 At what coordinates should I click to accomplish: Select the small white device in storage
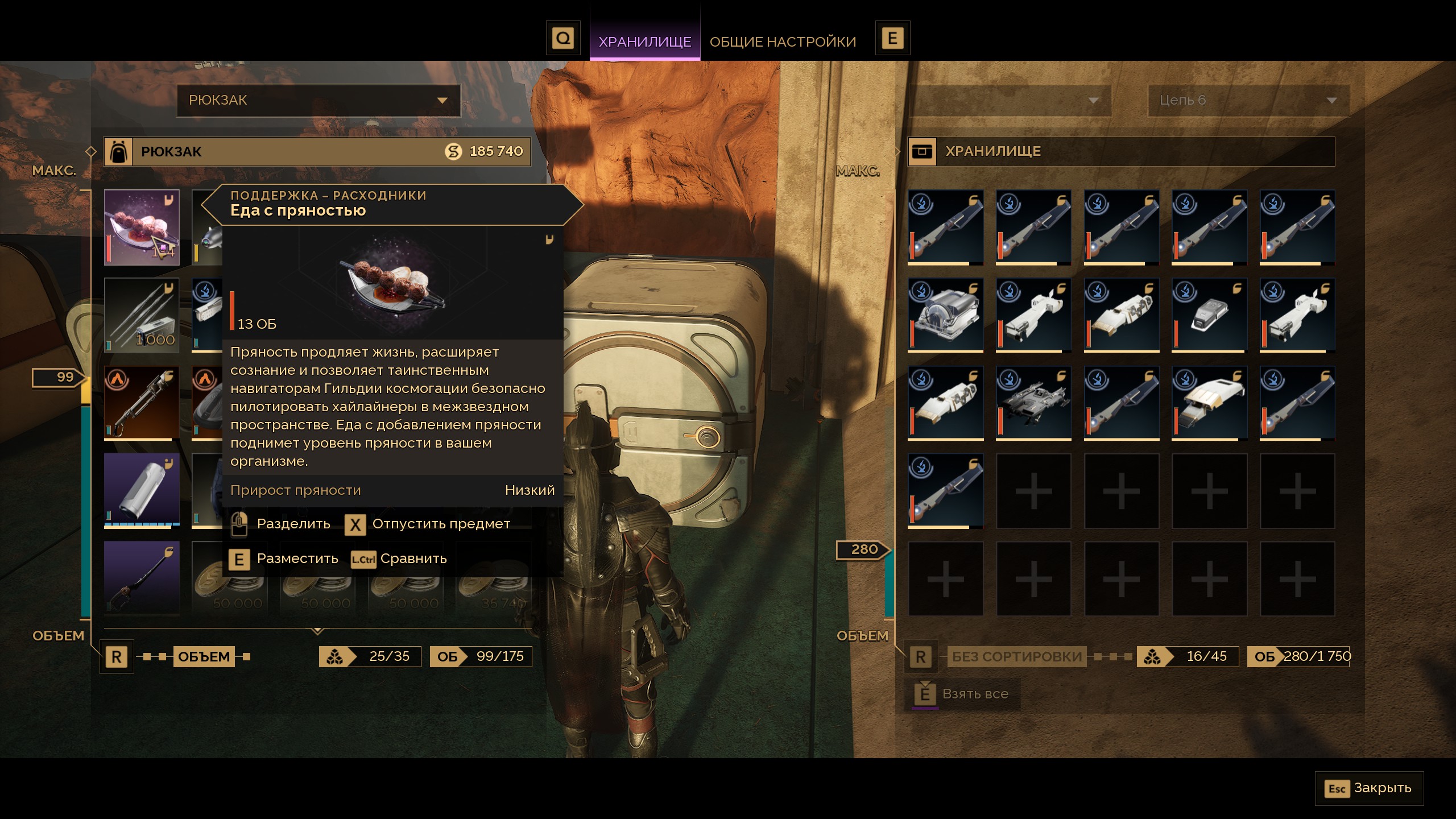[1209, 315]
